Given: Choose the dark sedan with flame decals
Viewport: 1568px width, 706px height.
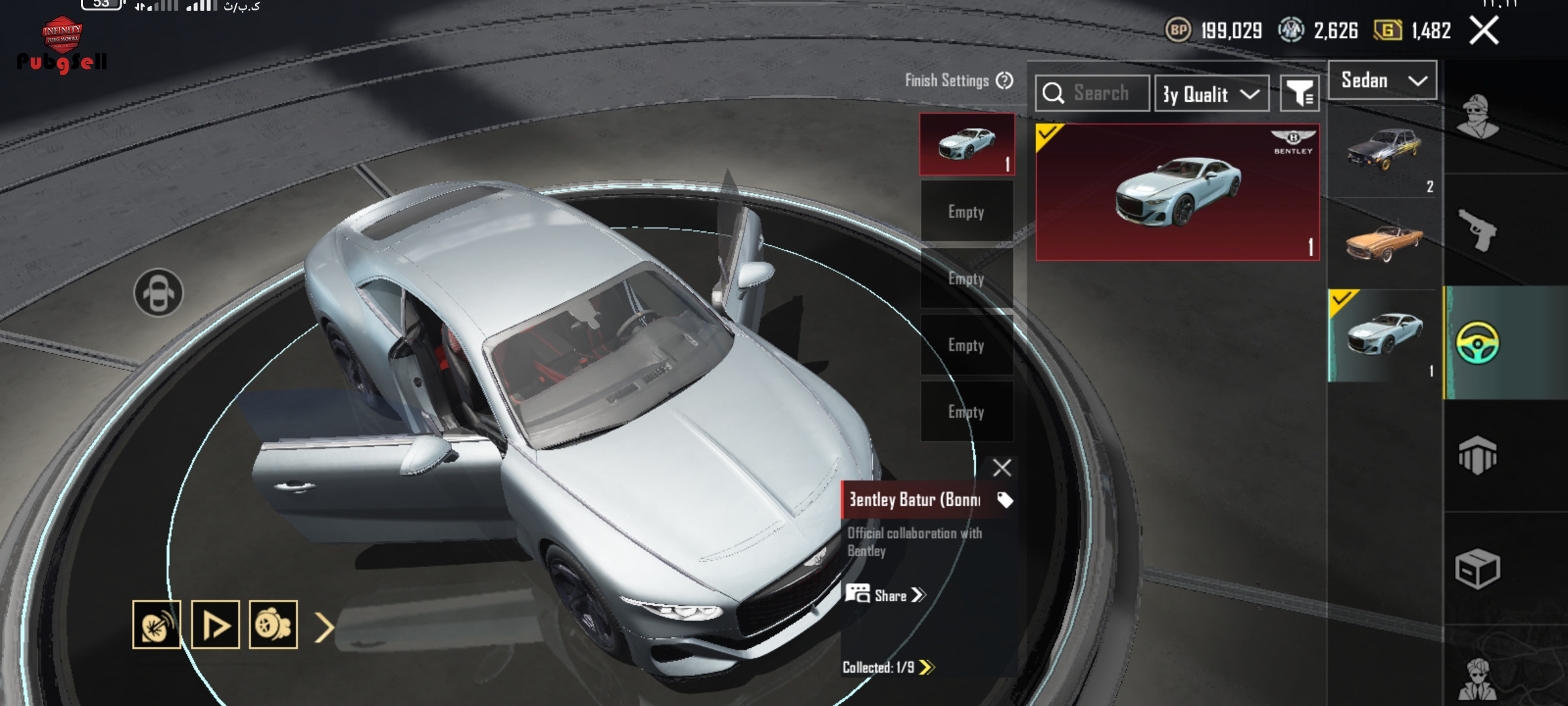Looking at the screenshot, I should pos(1384,150).
